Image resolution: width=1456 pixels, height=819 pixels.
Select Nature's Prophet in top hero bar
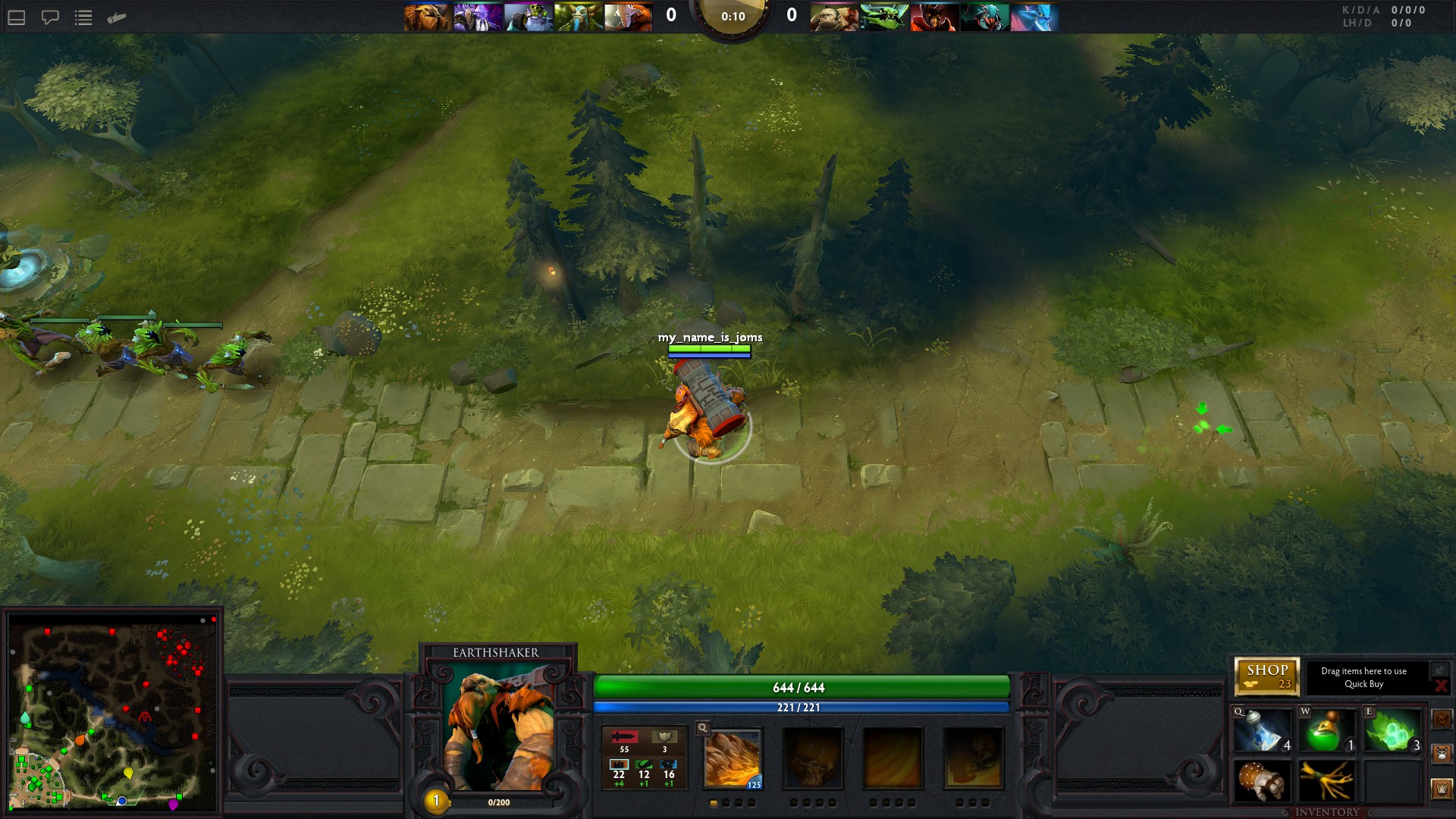pyautogui.click(x=578, y=17)
